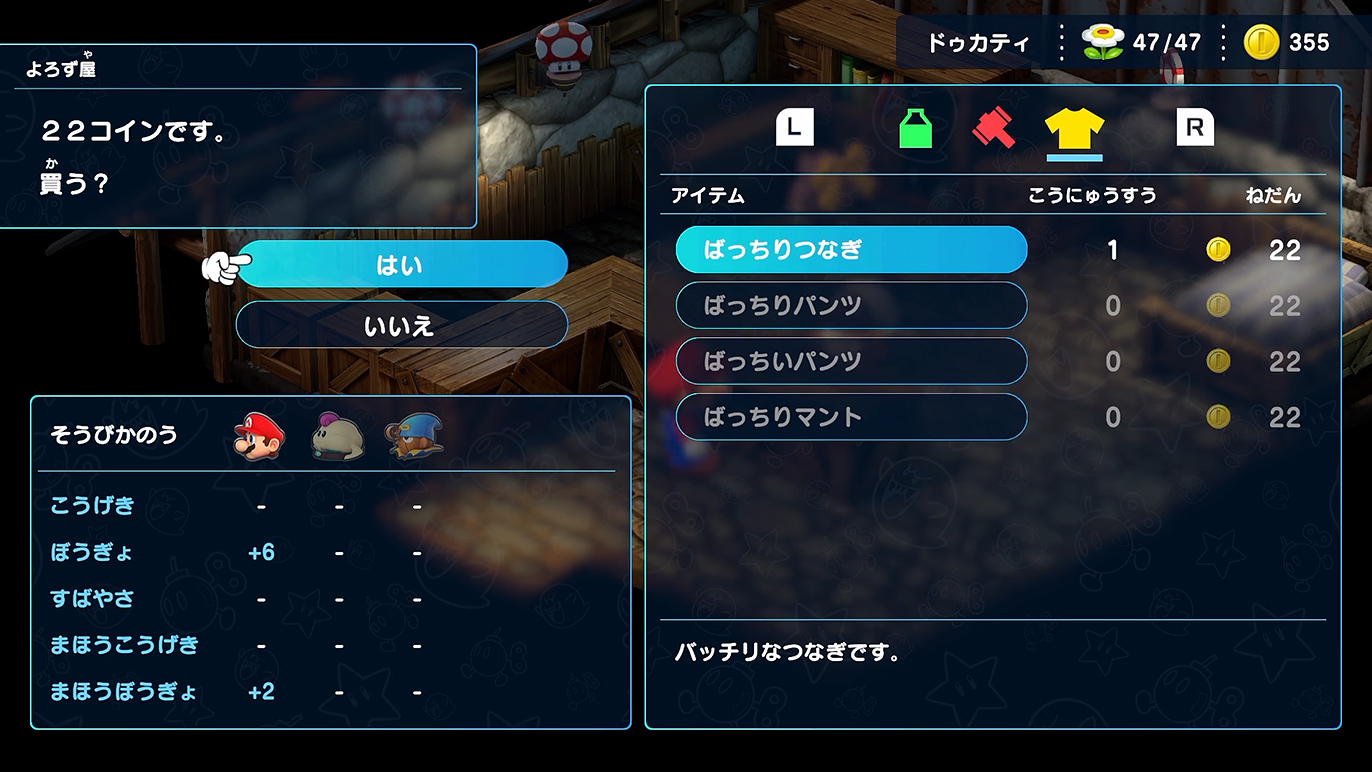Choose ばっちいパンツ in the shop list
The image size is (1372, 772).
[851, 361]
